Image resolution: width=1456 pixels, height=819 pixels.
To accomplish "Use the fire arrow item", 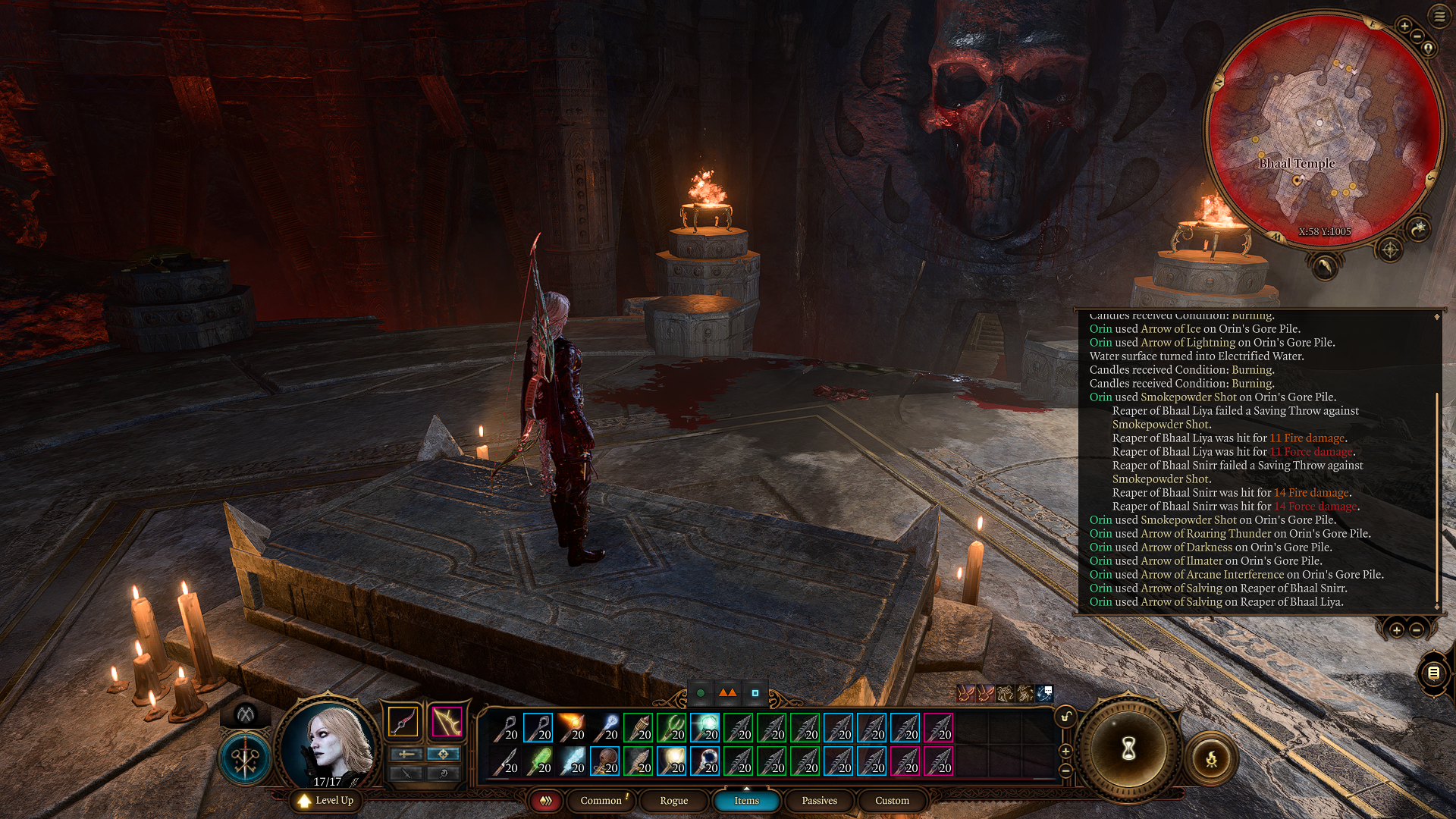I will [x=571, y=727].
